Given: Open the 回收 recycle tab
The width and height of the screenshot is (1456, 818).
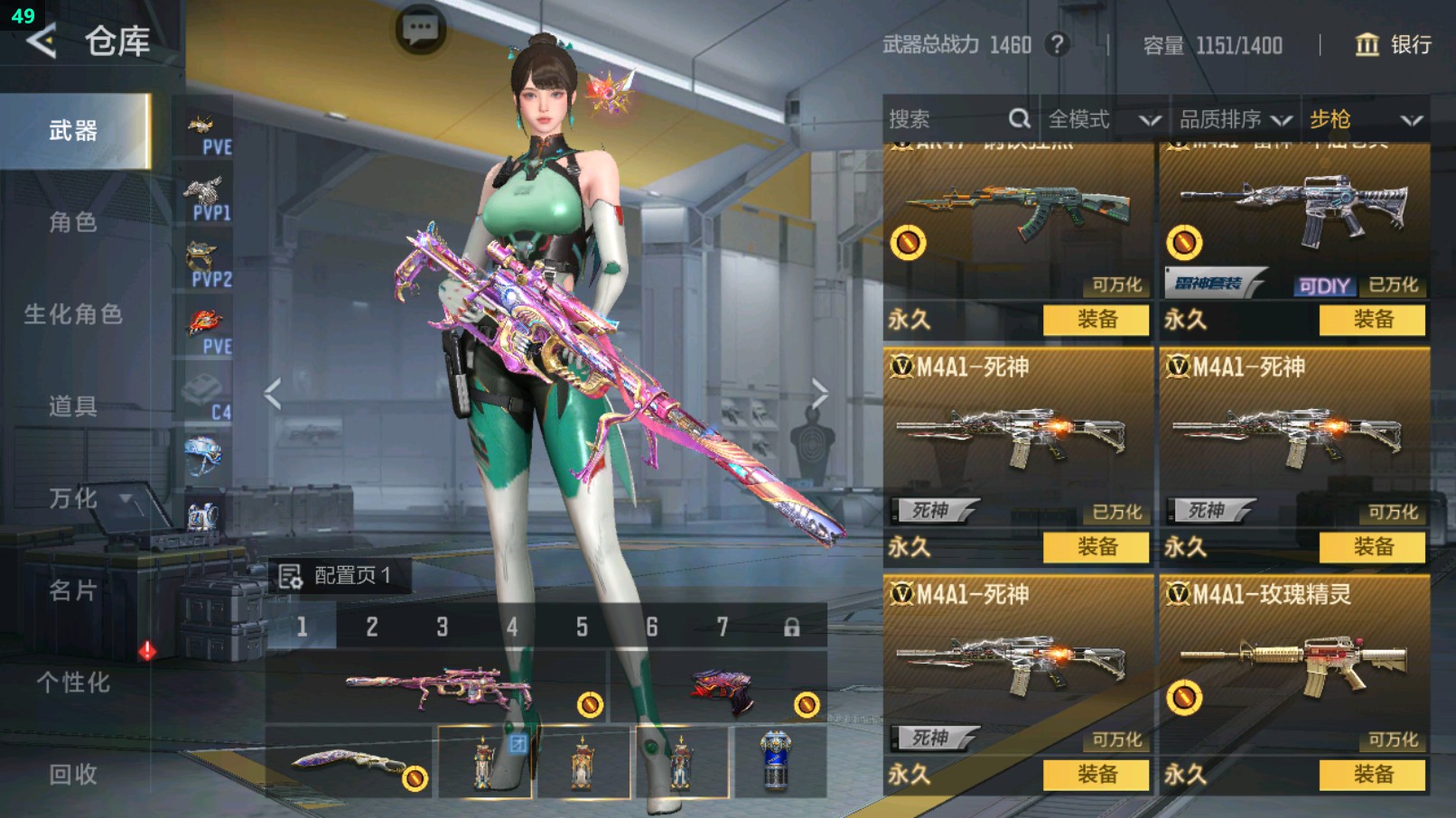Looking at the screenshot, I should point(73,774).
